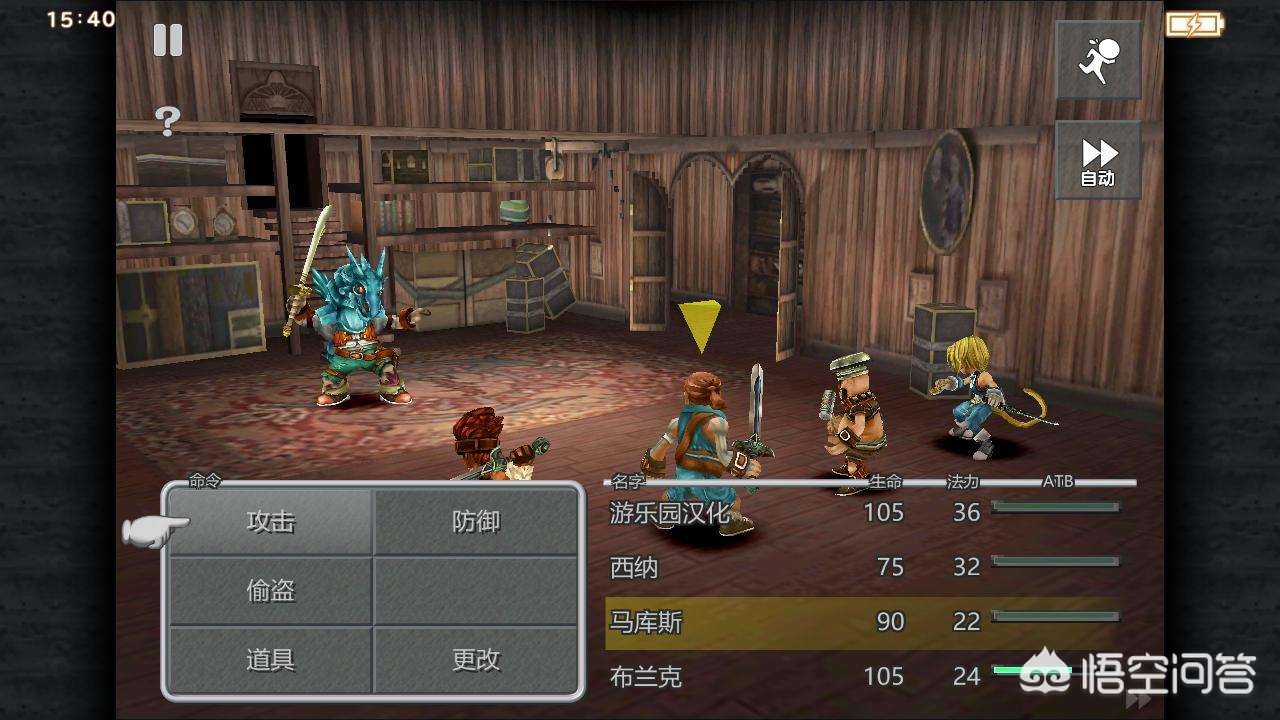Open the question mark help
Screen dimensions: 1280x720
[x=168, y=121]
